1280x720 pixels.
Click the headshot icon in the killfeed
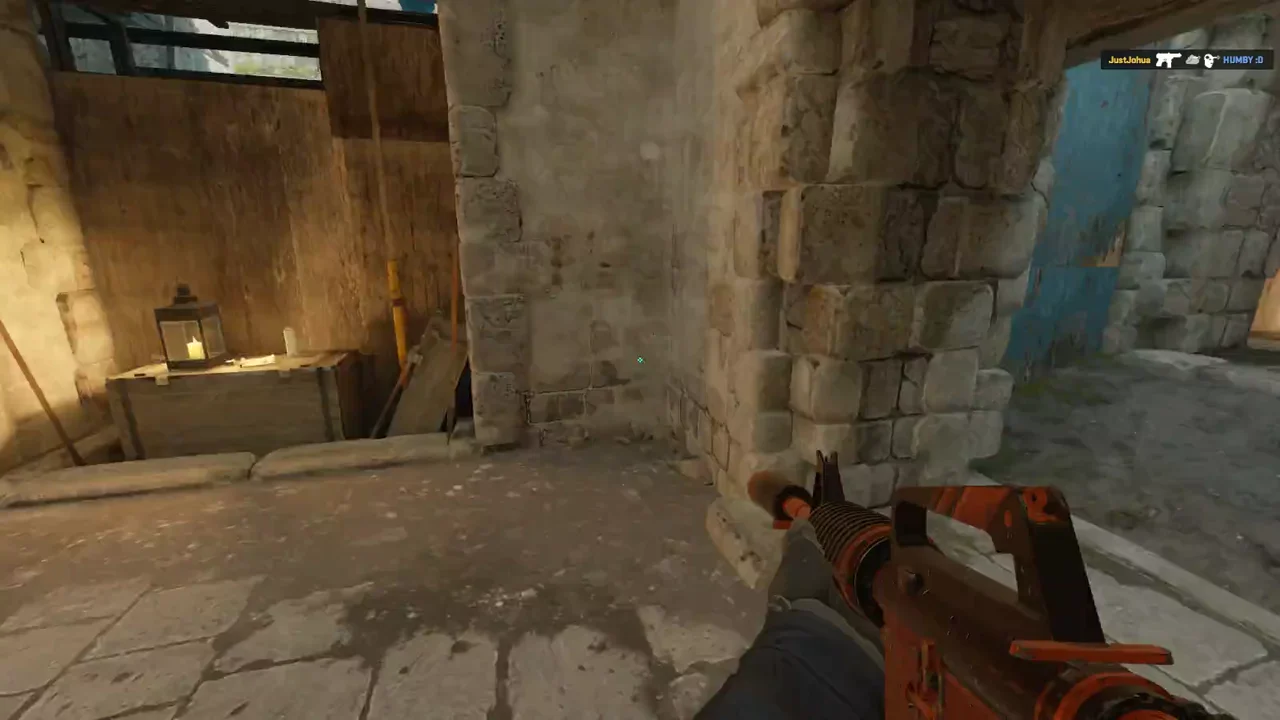click(x=1210, y=60)
